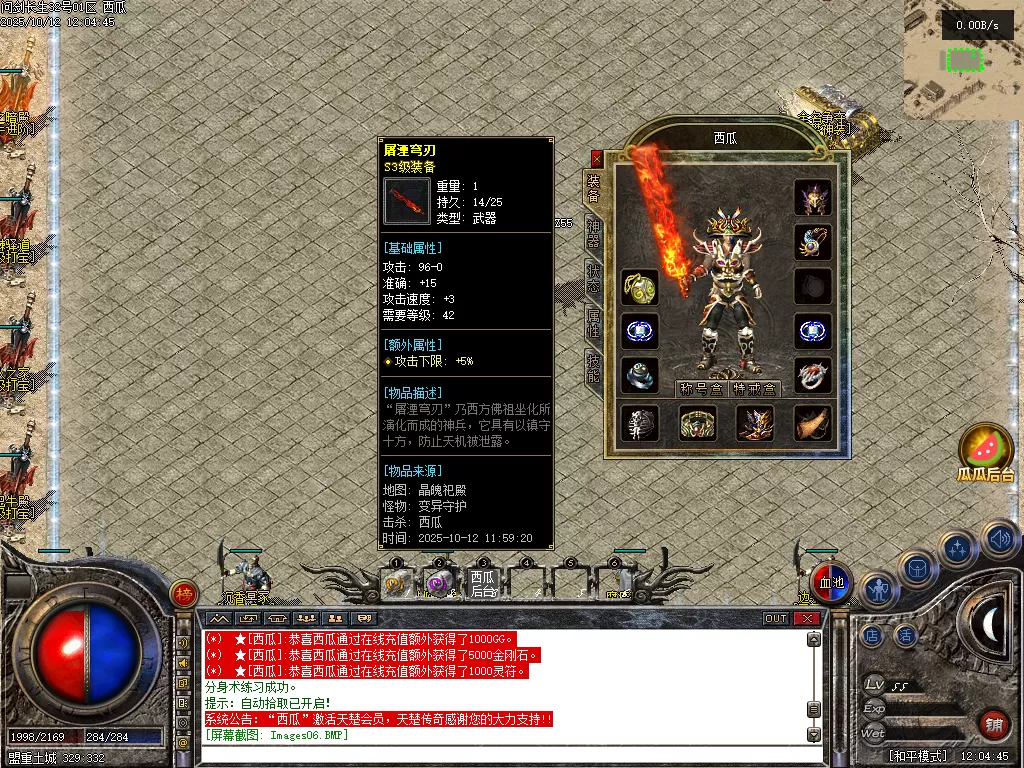Select the horn item slot
This screenshot has height=768, width=1024.
click(812, 423)
